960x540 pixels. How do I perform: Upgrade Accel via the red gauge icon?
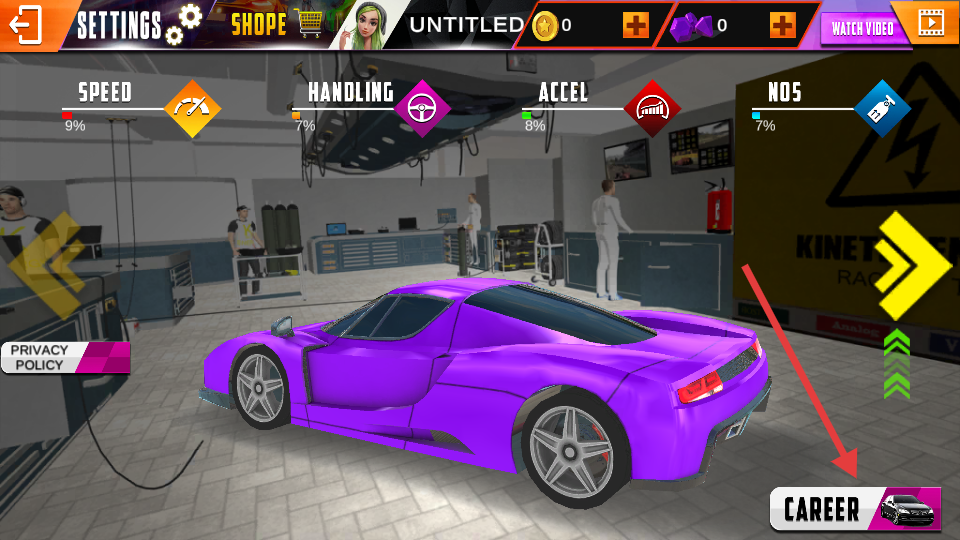pyautogui.click(x=652, y=108)
